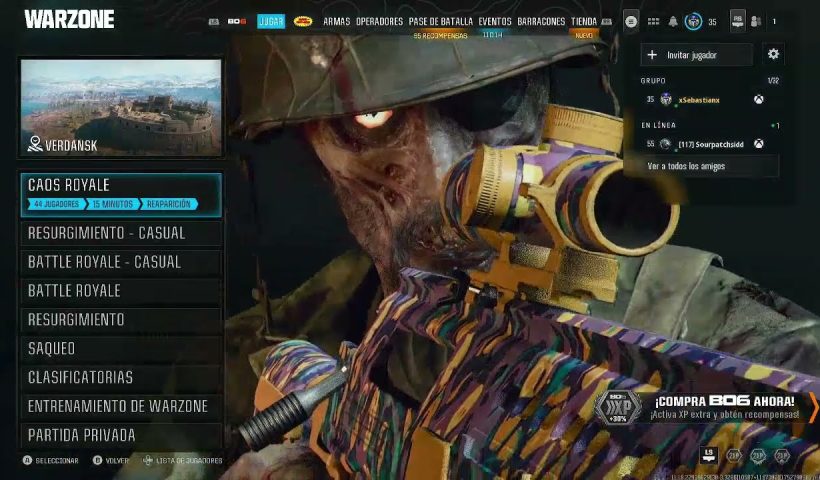
Task: Open the standard Battle Royale mode
Action: (120, 291)
